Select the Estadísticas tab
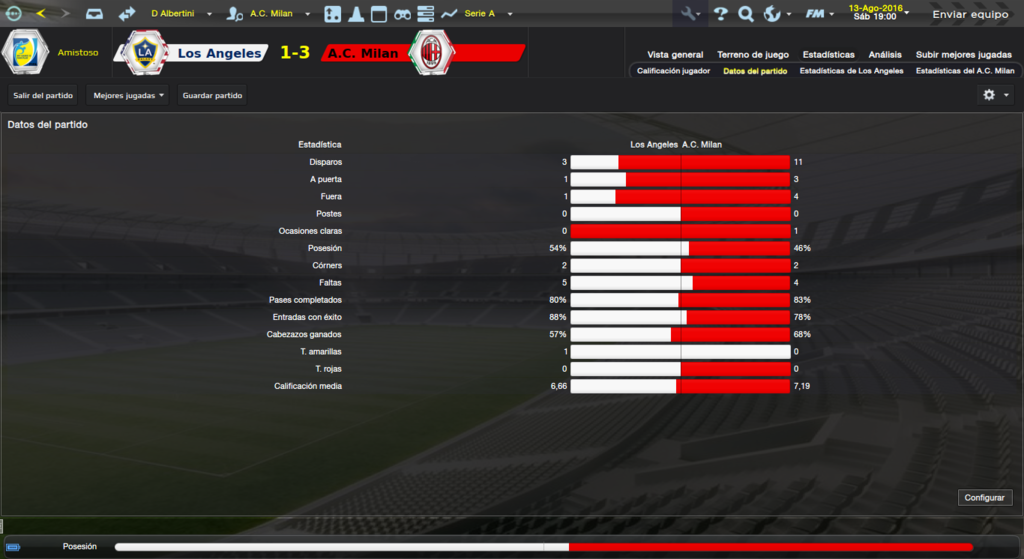 click(x=827, y=54)
